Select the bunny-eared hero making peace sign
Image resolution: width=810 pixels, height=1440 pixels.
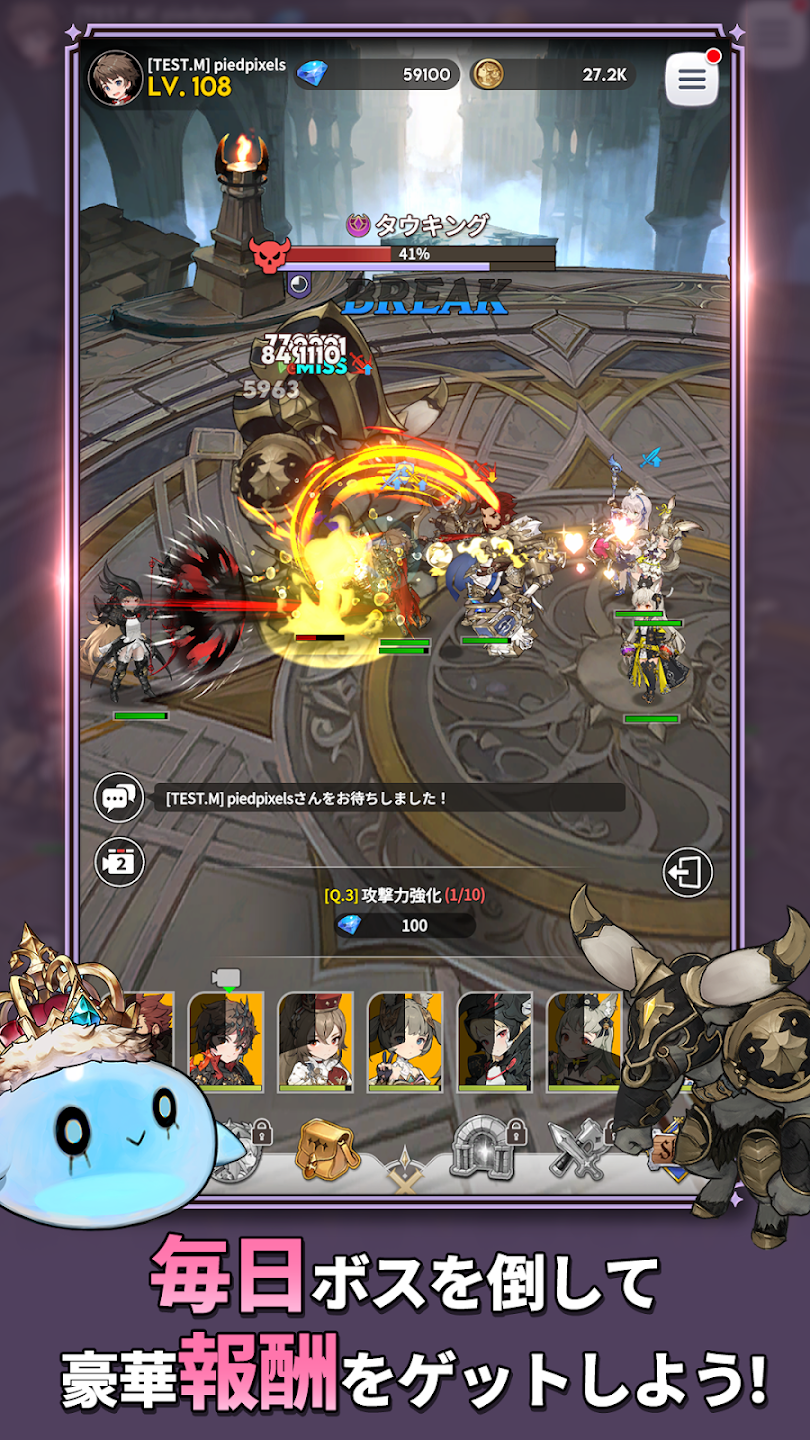[405, 1040]
